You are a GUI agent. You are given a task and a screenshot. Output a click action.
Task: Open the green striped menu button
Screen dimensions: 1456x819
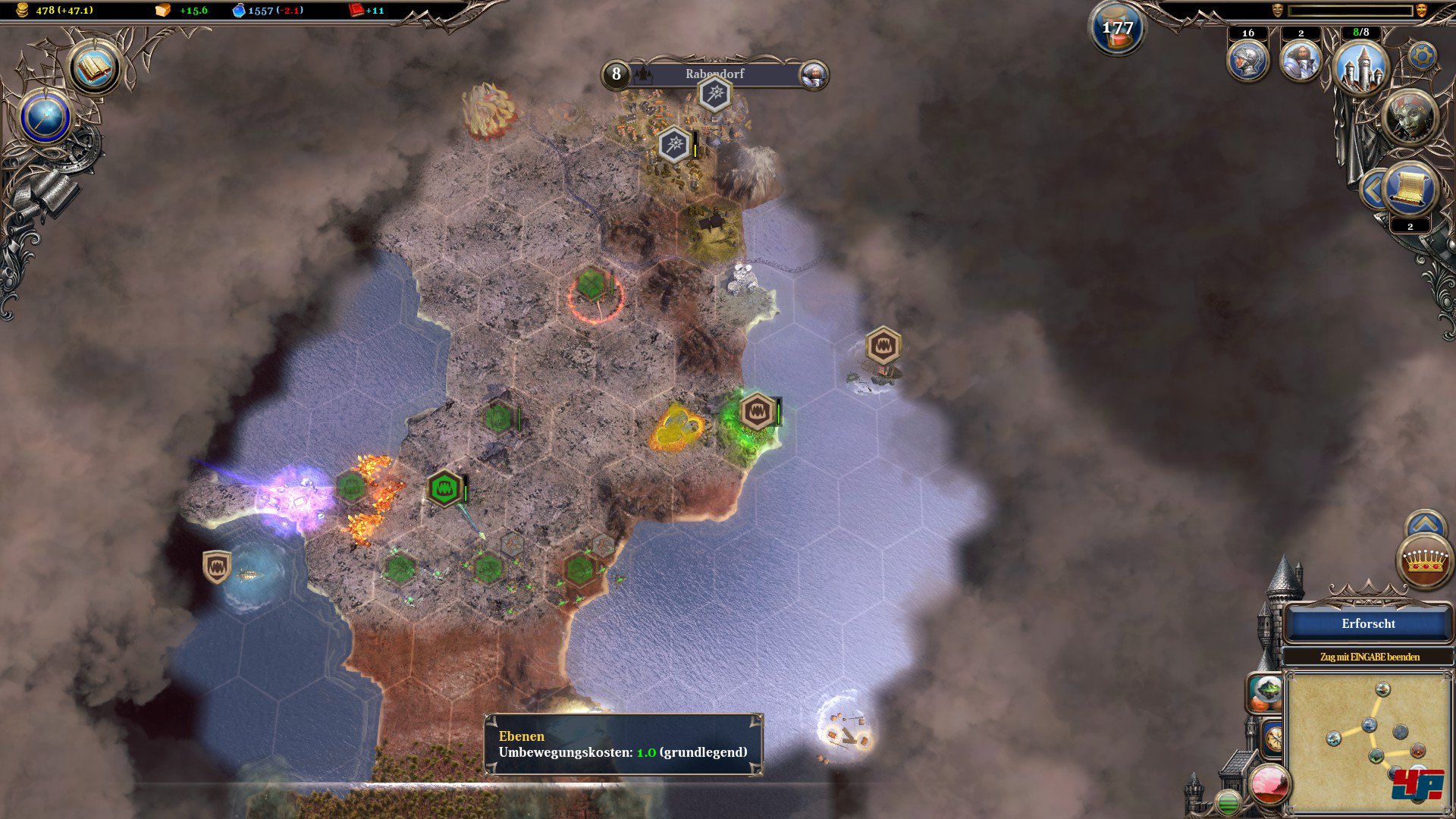point(1228,802)
